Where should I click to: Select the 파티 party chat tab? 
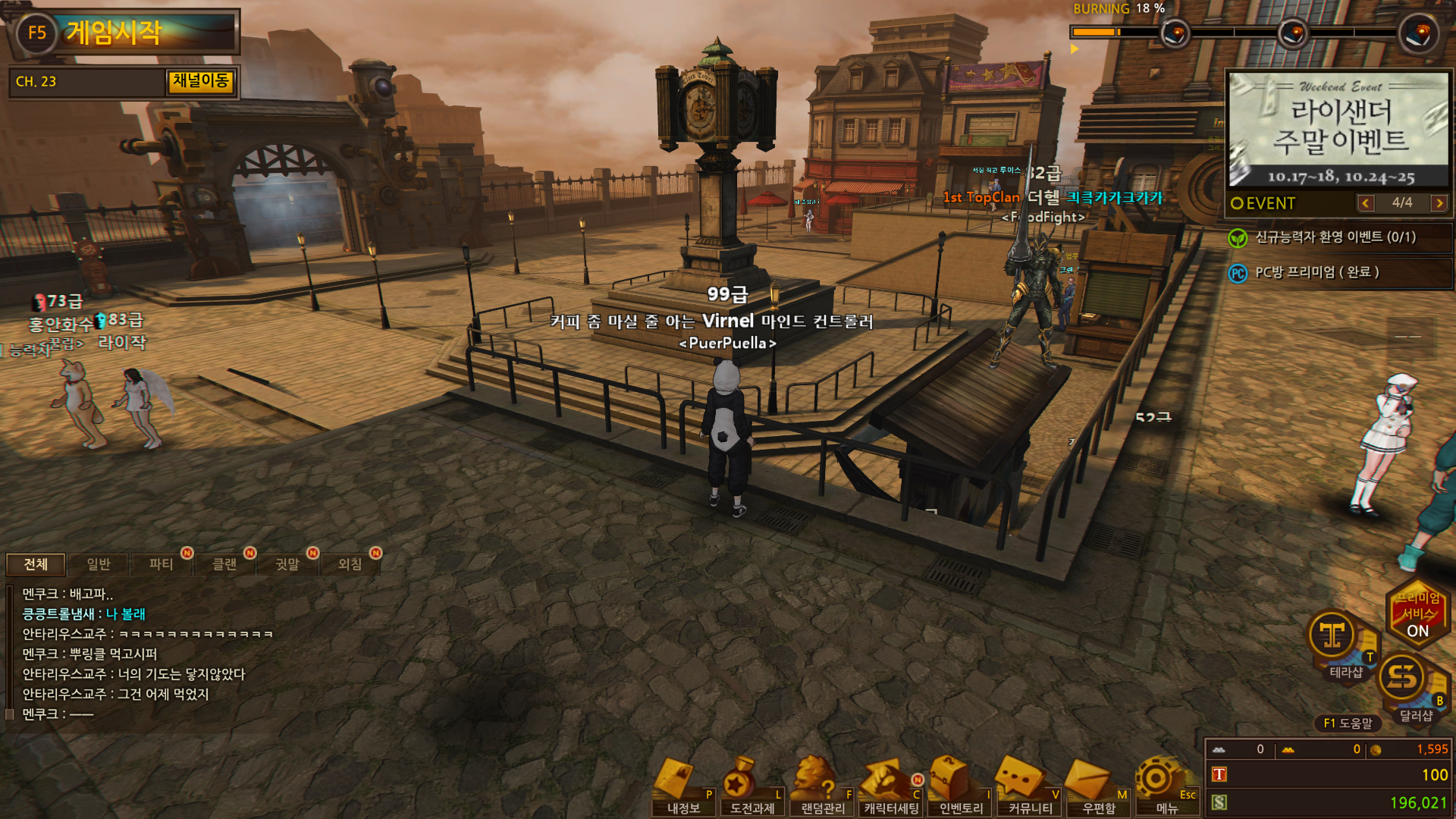click(x=161, y=563)
